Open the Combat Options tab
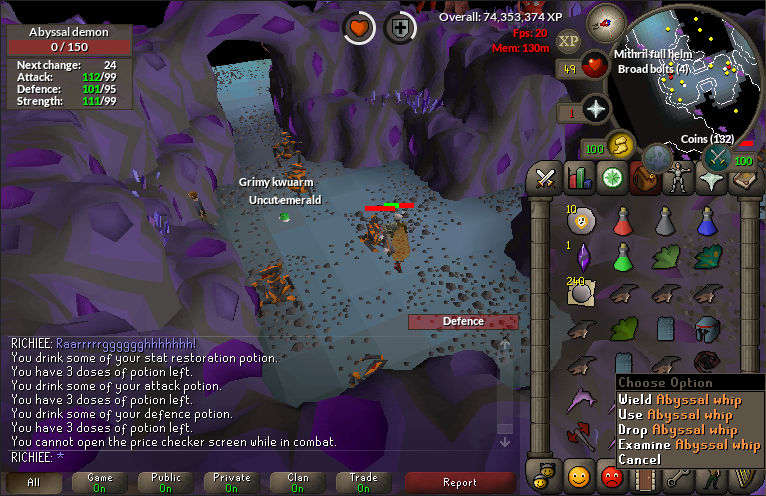 pos(545,179)
